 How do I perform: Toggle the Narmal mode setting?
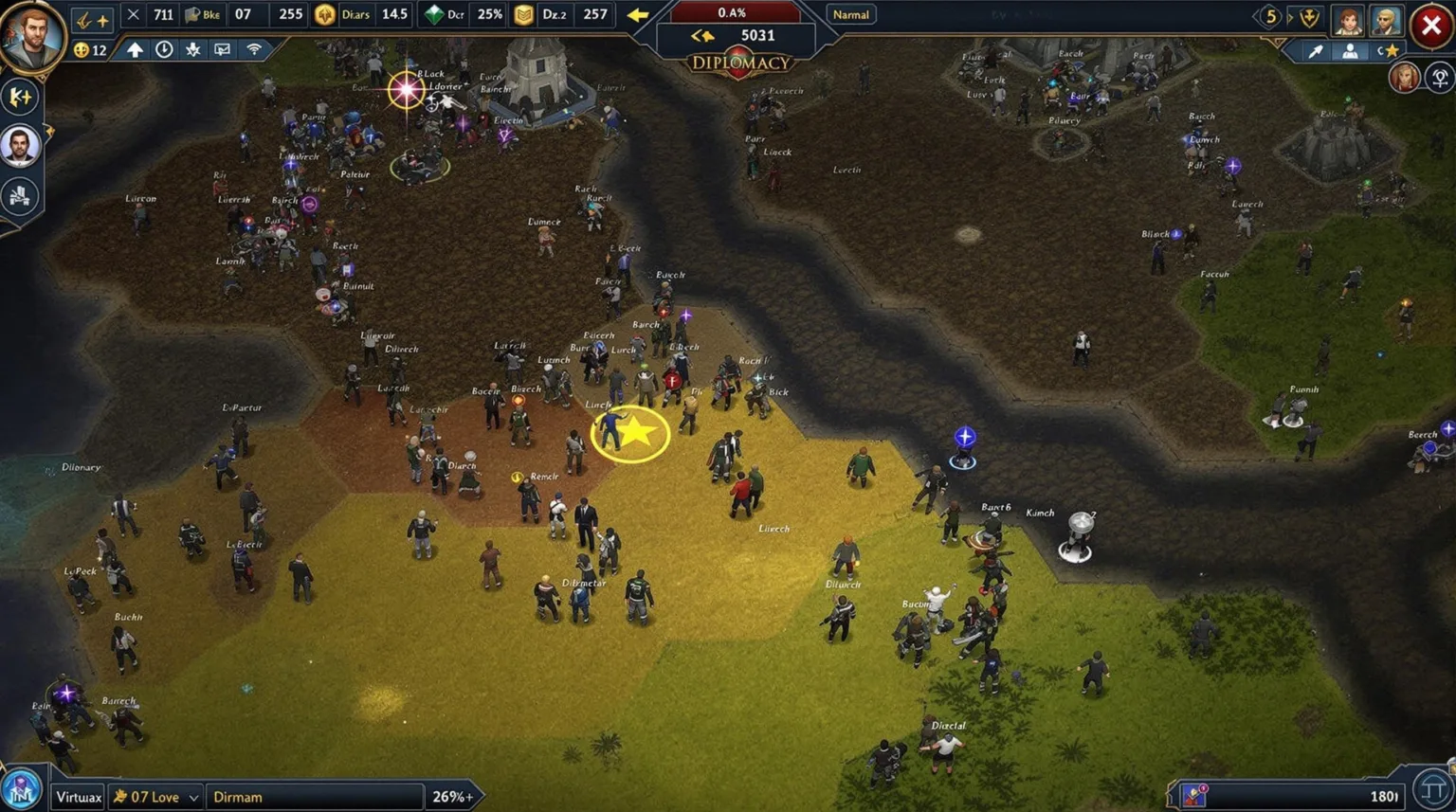coord(850,14)
